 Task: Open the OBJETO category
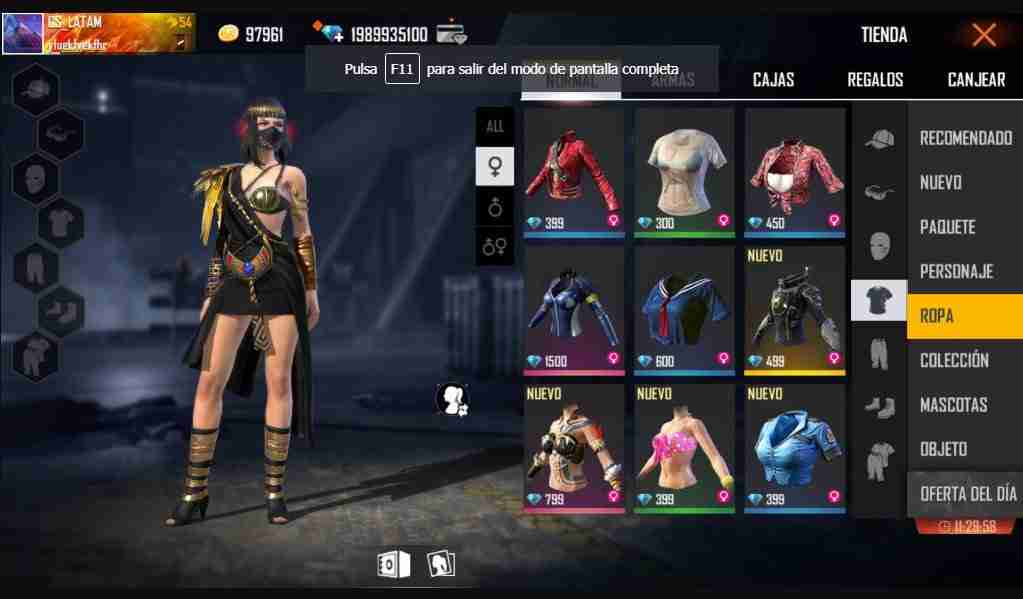pos(943,449)
